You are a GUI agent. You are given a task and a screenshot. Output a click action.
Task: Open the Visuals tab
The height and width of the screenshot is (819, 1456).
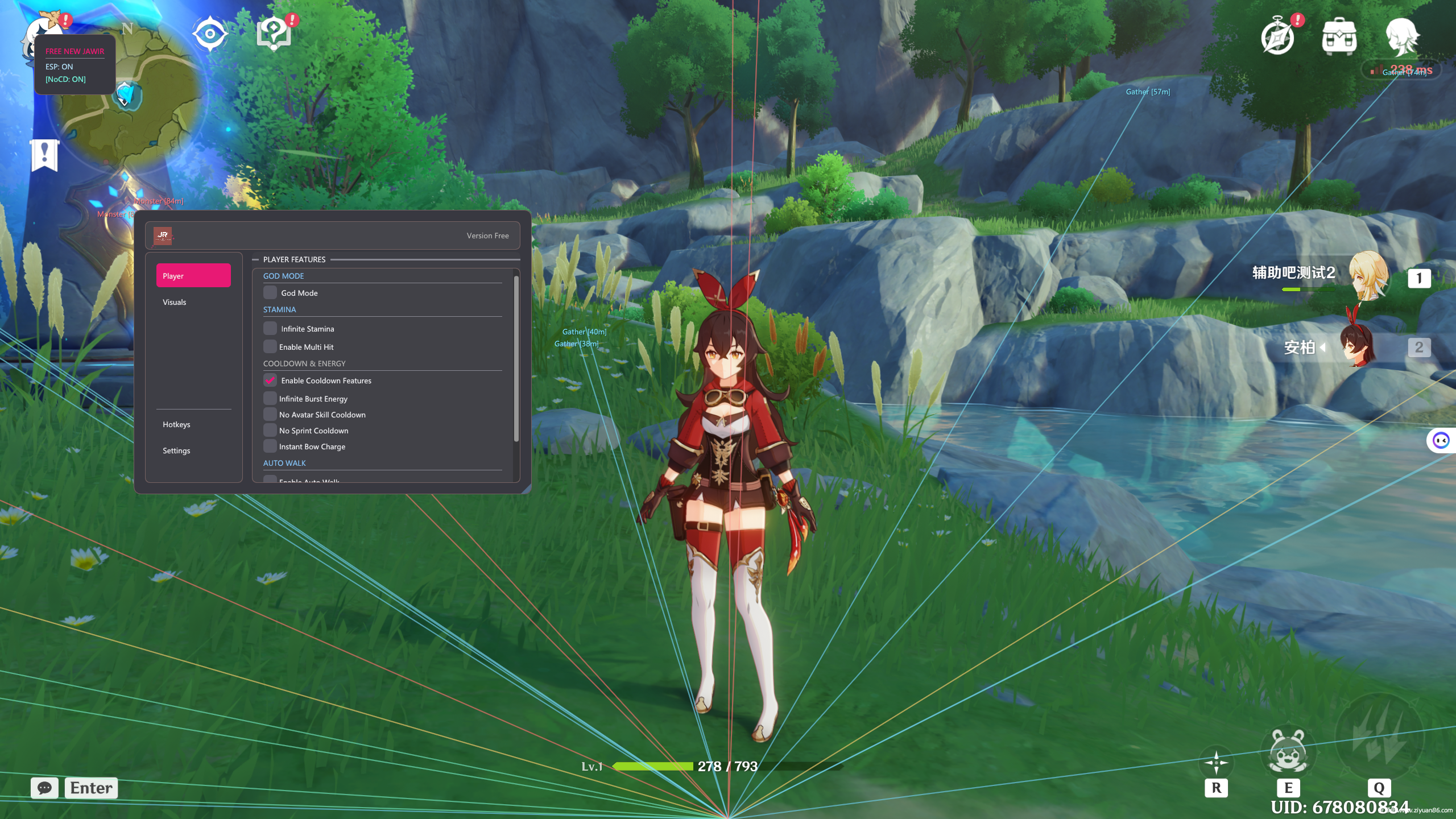point(175,302)
